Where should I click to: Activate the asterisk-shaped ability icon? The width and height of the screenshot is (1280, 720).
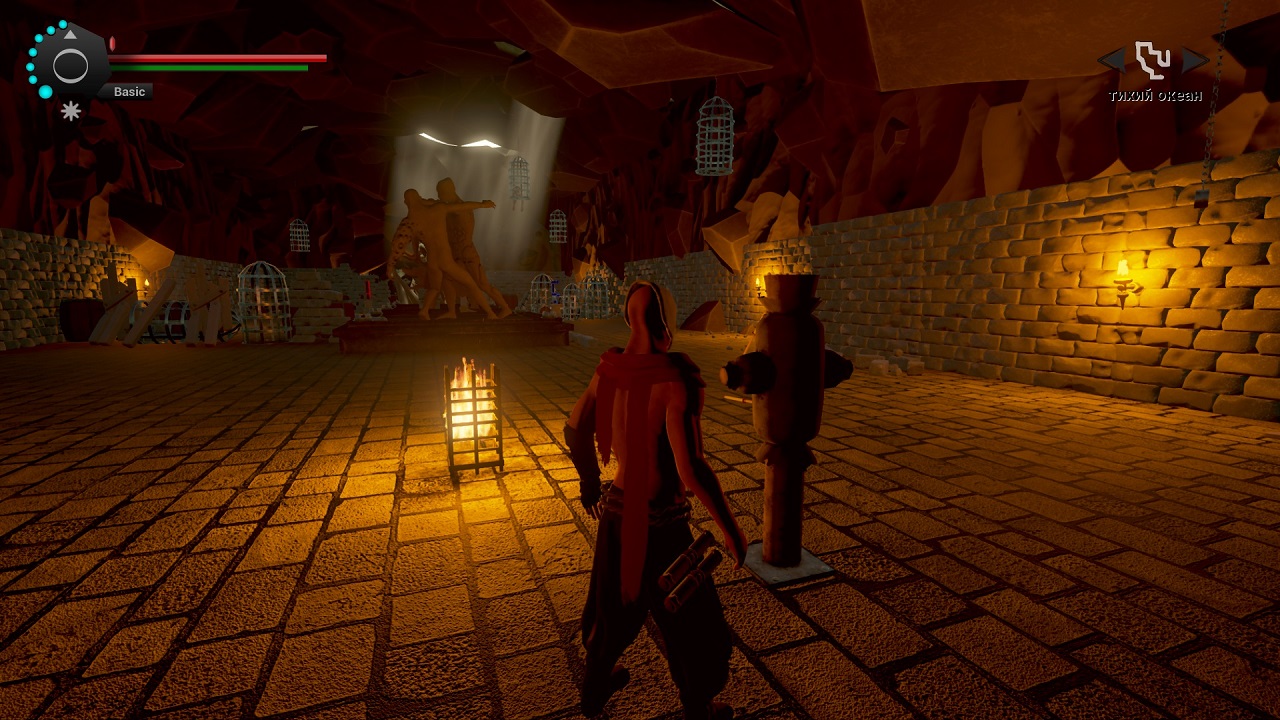tap(71, 111)
